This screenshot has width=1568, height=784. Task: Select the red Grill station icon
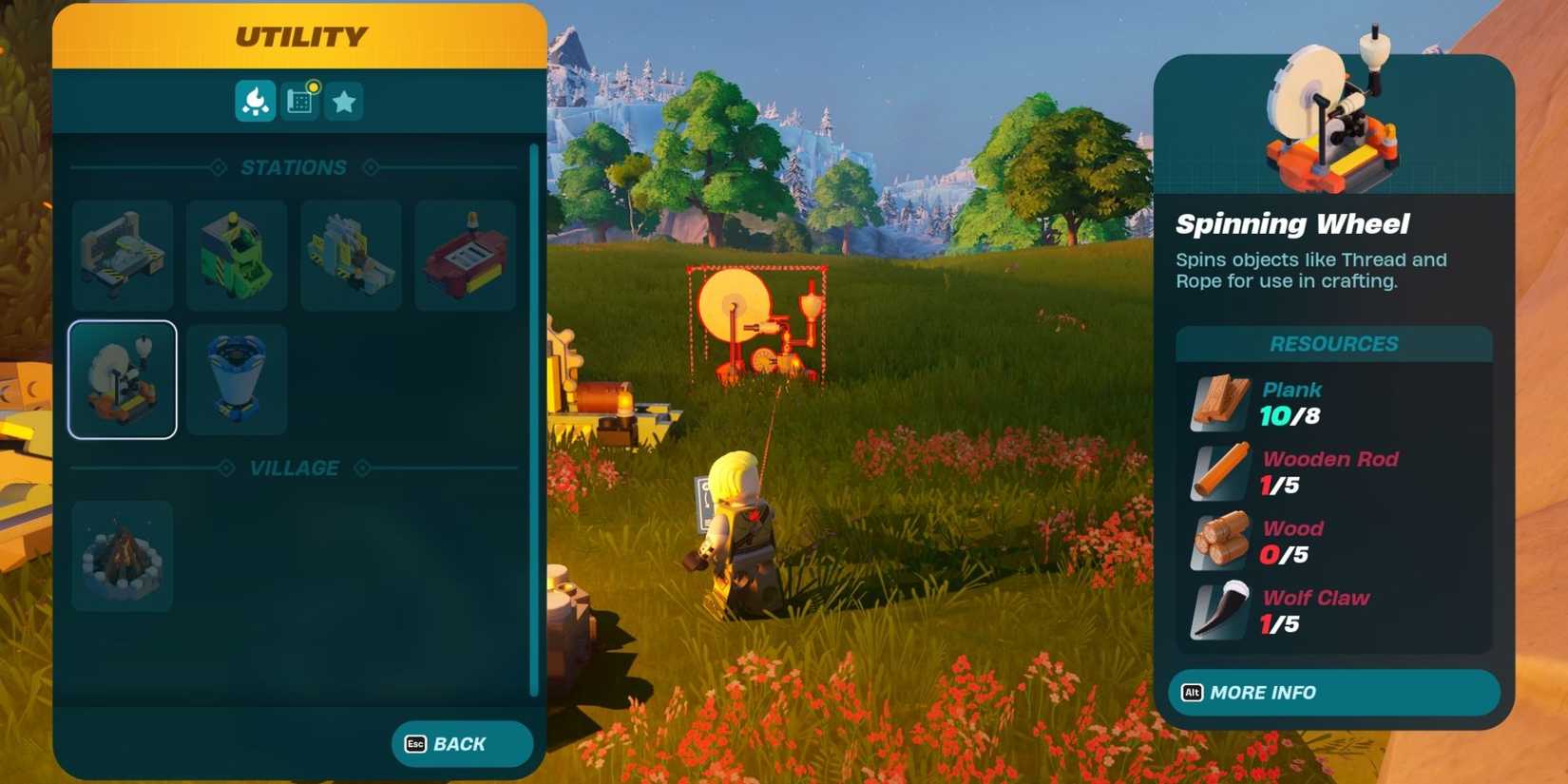tap(465, 254)
